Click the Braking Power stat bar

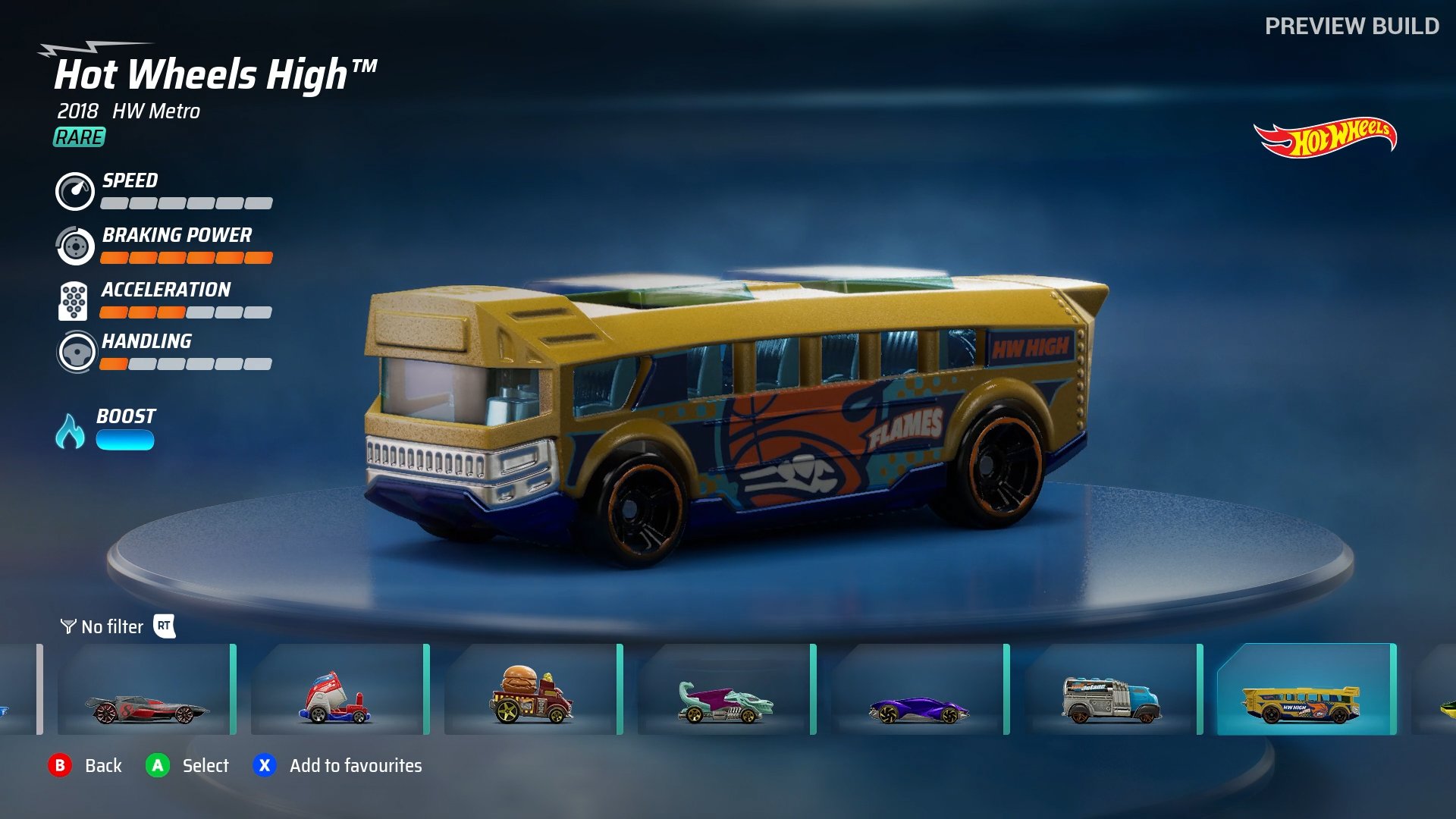coord(186,257)
